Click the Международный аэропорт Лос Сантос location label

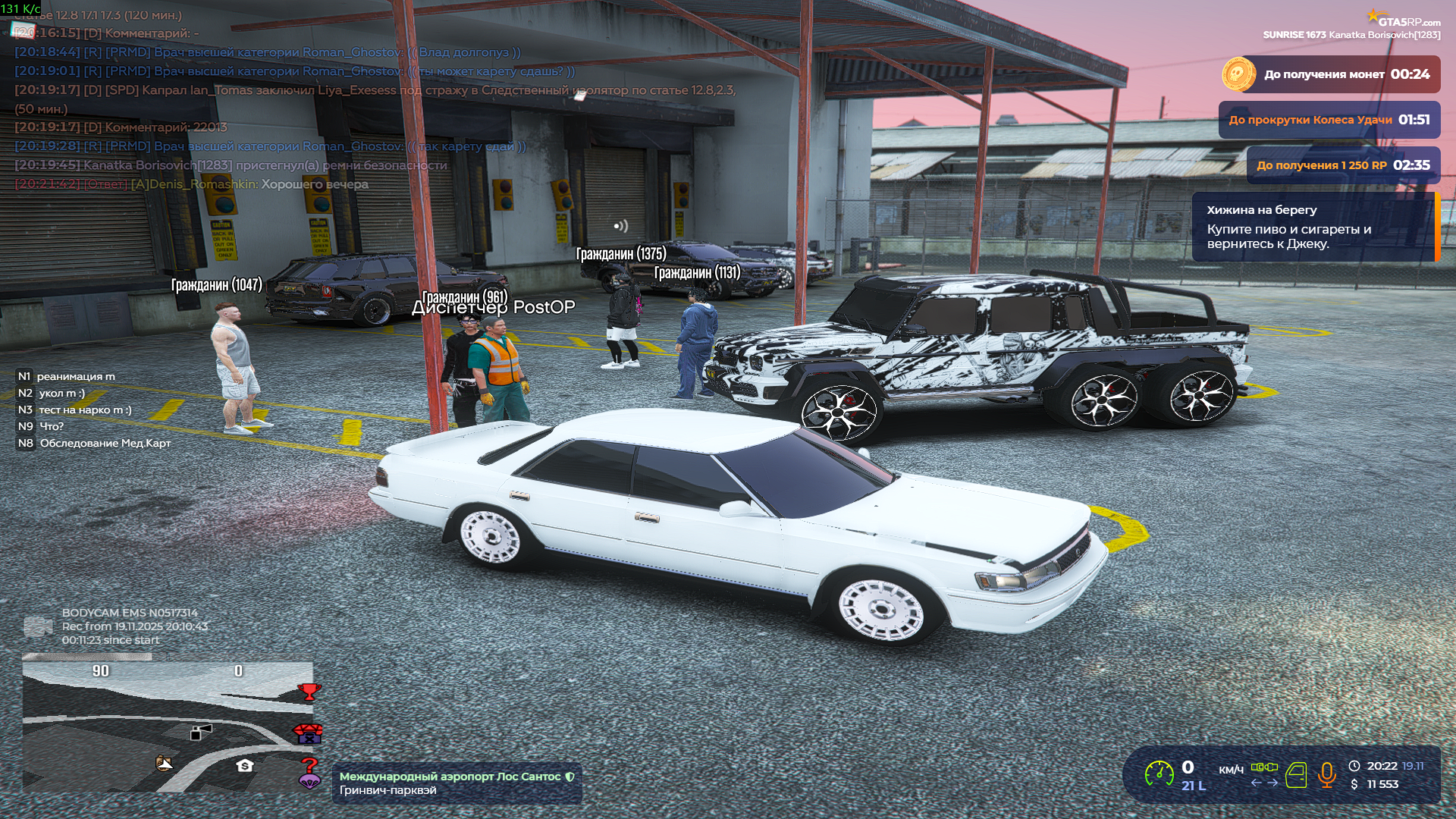(450, 777)
